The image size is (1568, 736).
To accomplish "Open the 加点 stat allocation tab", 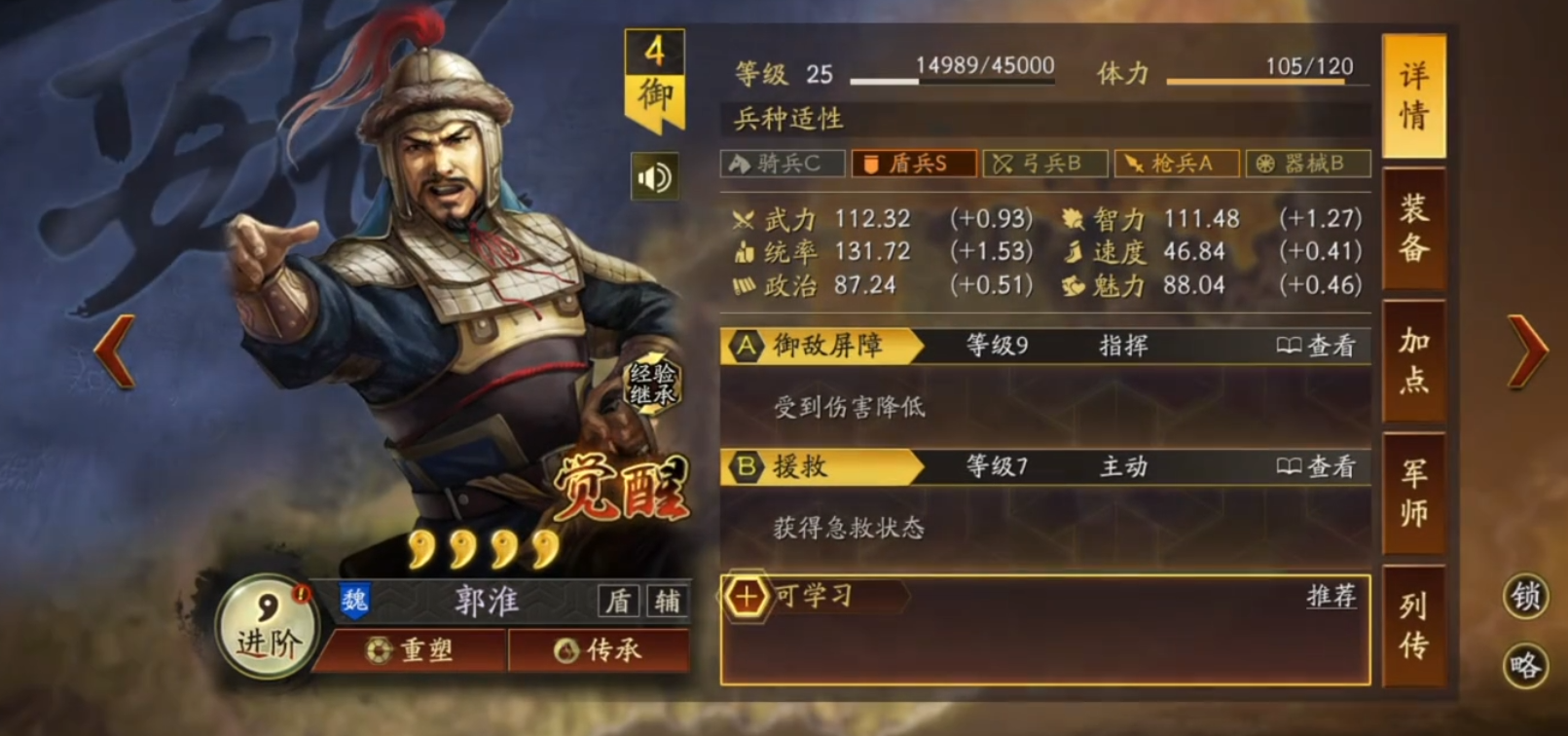I will click(1413, 362).
